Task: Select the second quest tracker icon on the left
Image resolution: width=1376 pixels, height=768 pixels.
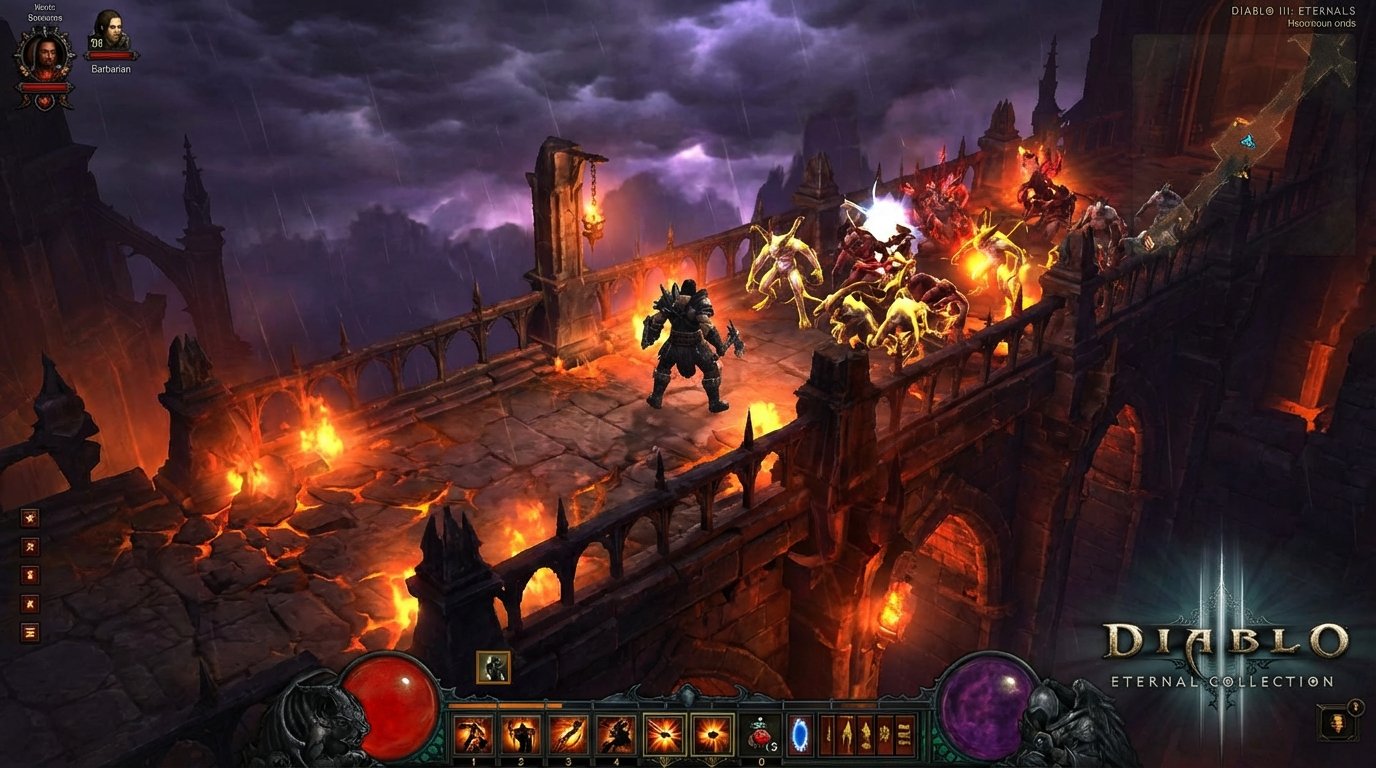Action: tap(30, 546)
